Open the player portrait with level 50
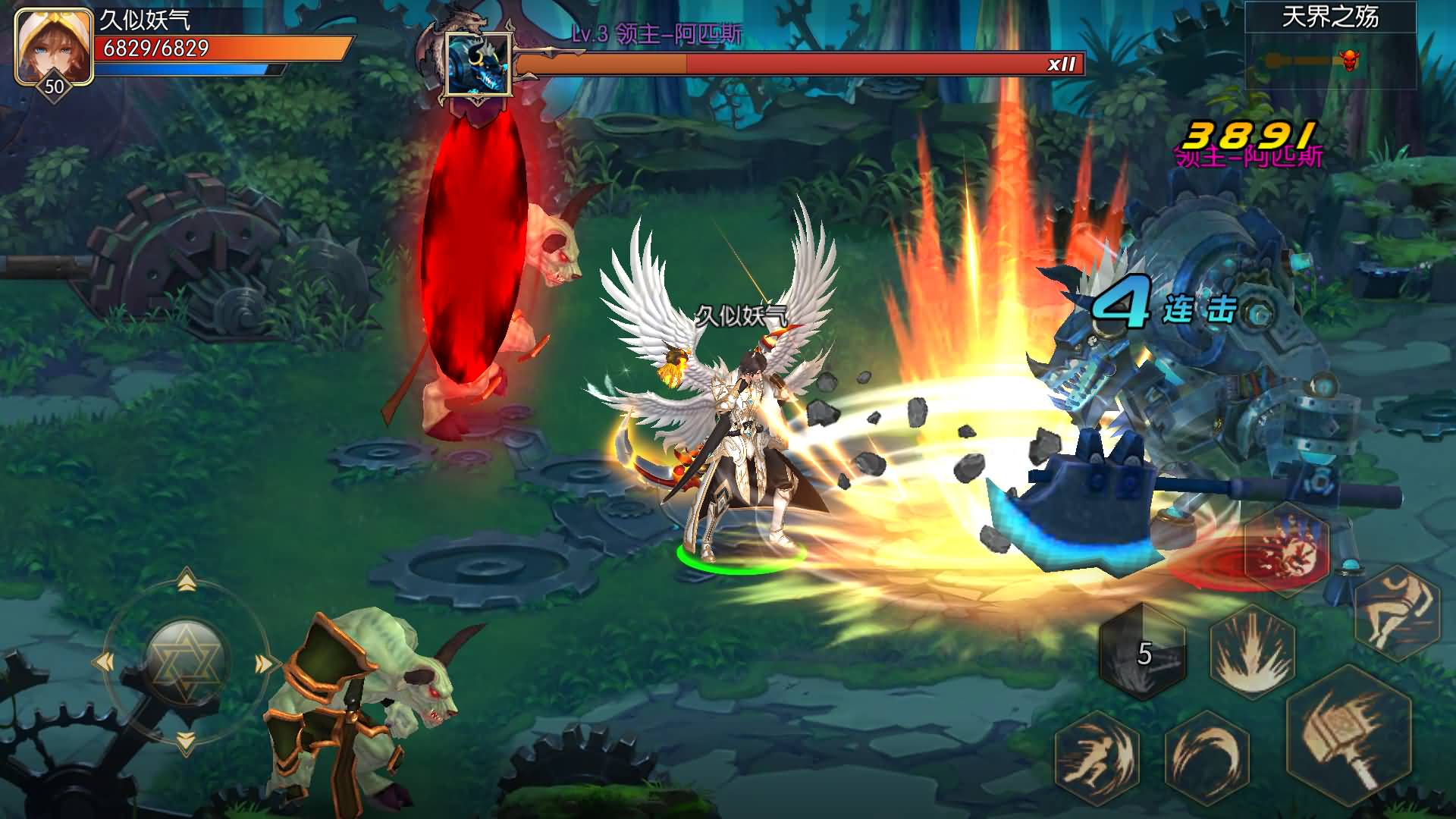The height and width of the screenshot is (819, 1456). (x=53, y=47)
